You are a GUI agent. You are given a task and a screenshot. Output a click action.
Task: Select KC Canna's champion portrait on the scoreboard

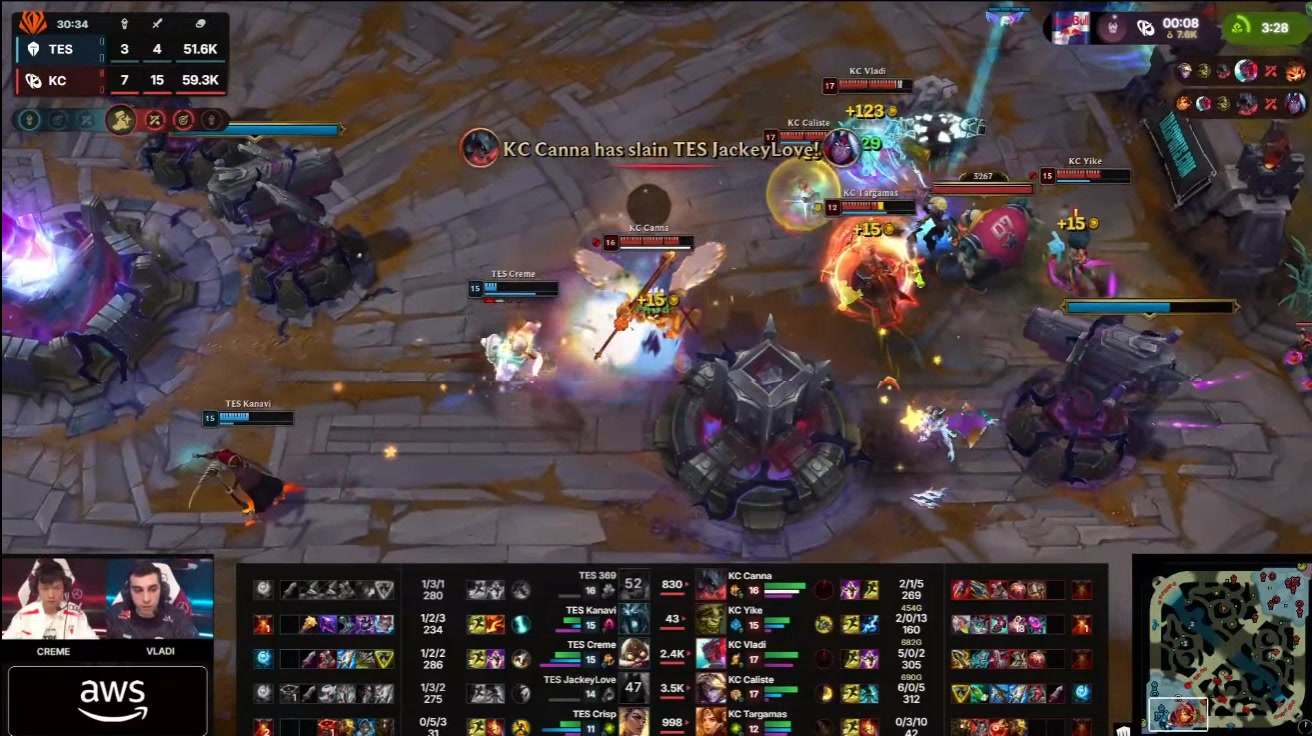[x=711, y=585]
